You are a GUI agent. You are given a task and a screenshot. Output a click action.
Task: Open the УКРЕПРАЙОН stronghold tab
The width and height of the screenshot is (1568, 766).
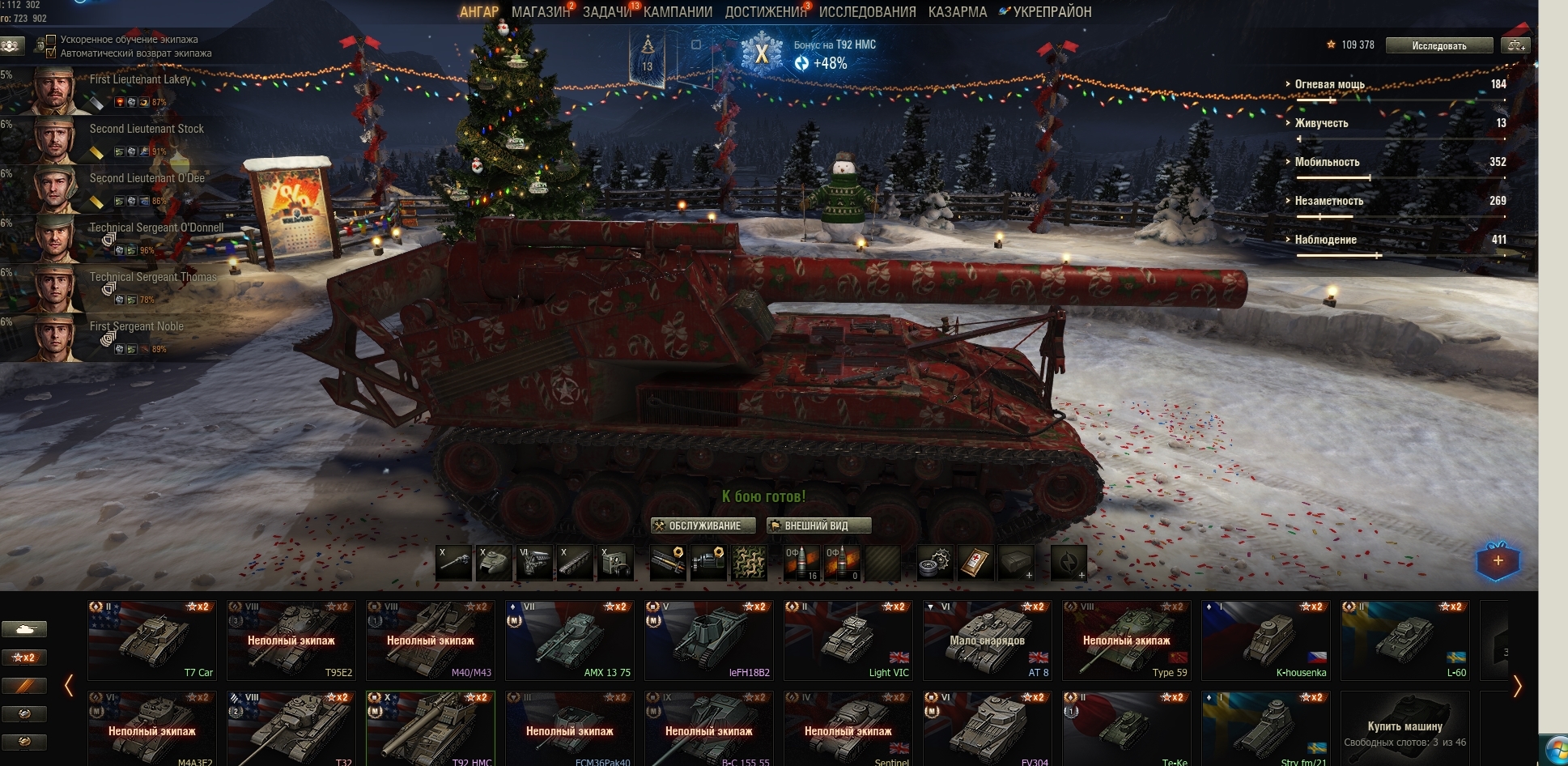click(1052, 12)
